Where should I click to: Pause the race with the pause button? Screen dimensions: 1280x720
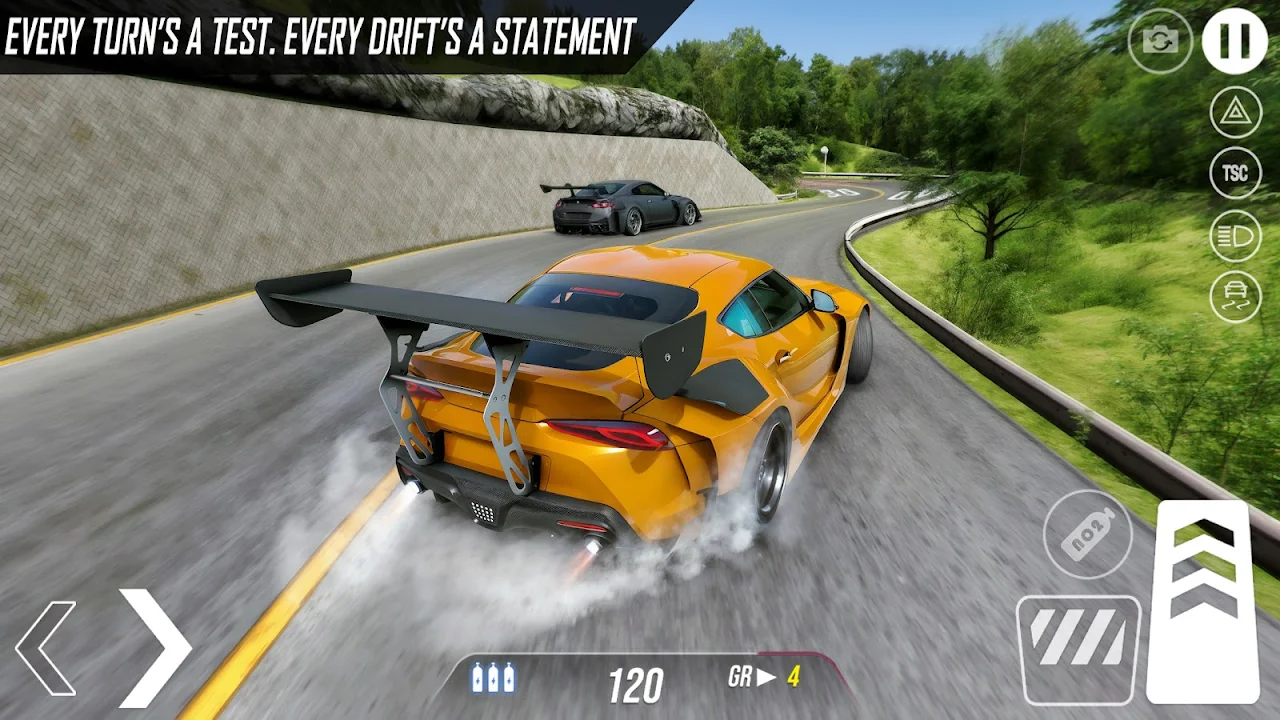click(1234, 41)
